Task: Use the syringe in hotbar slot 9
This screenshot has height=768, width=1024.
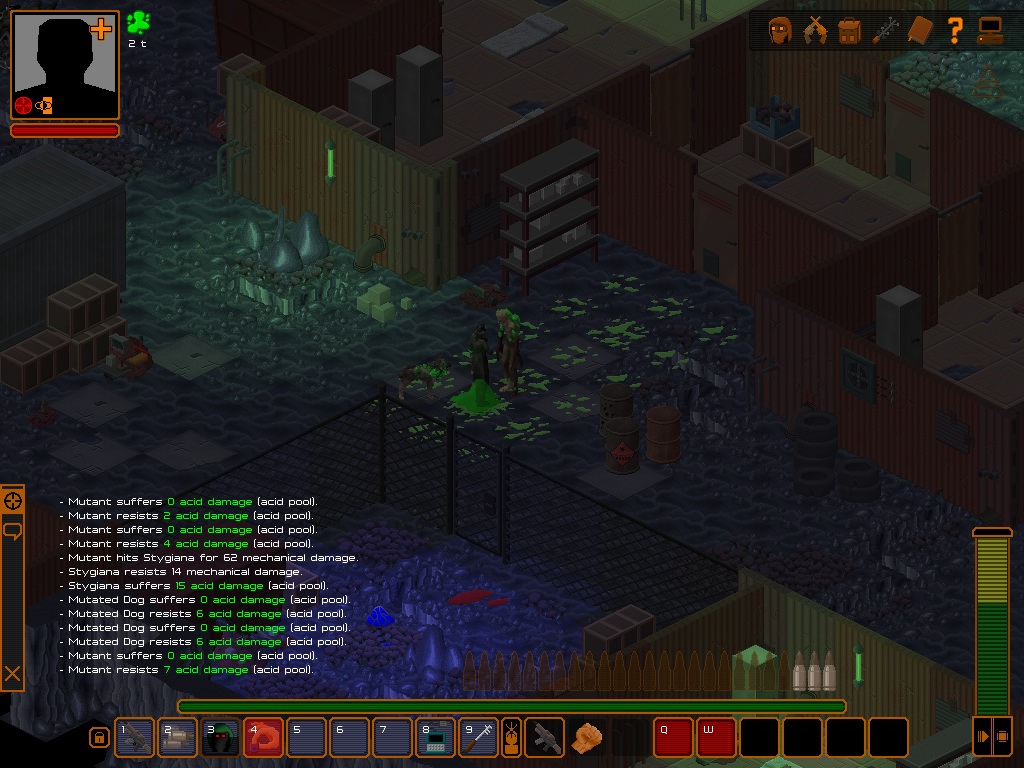Action: coord(478,738)
